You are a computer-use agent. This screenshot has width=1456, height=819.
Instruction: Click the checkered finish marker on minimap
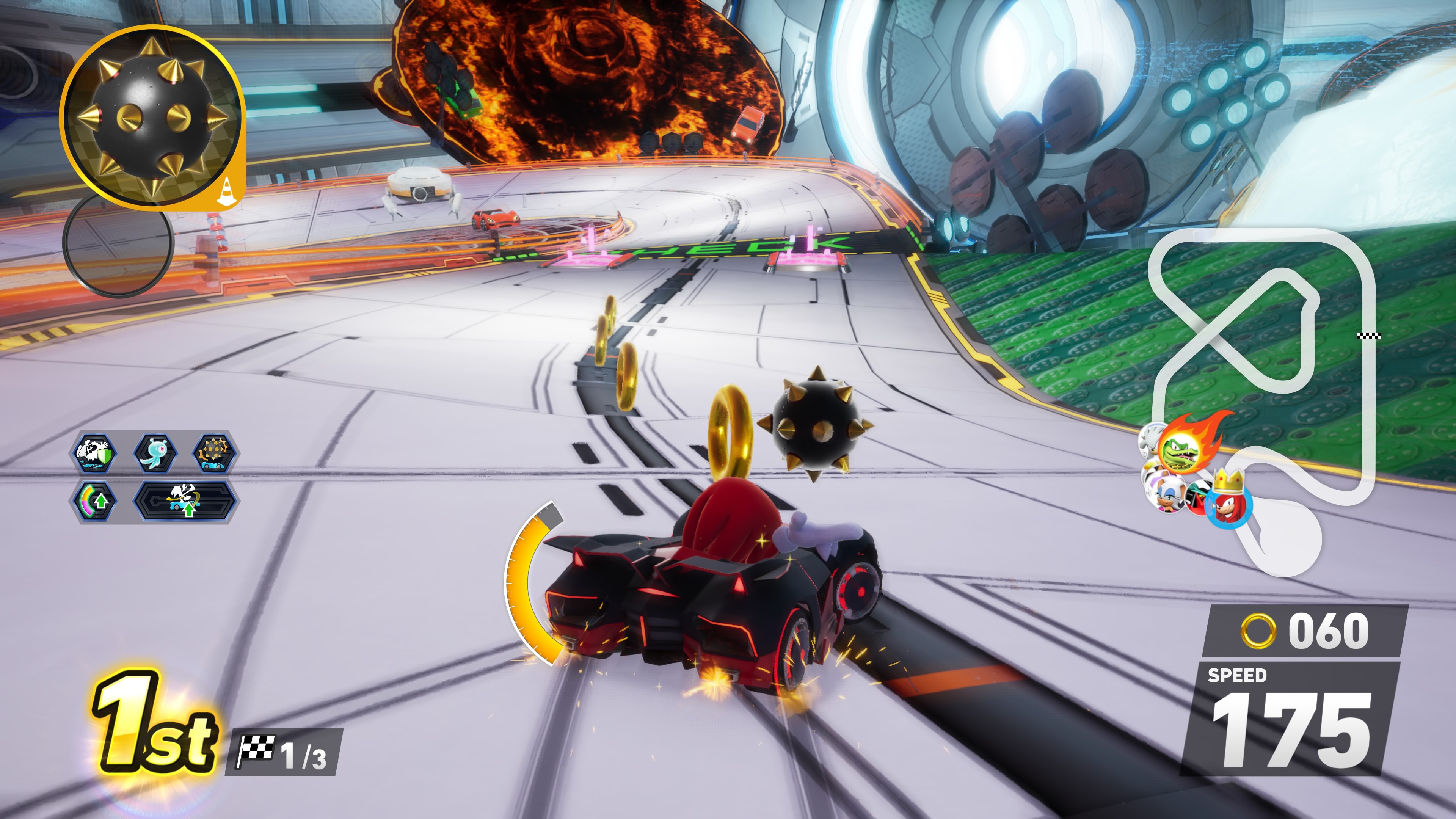(x=1368, y=336)
